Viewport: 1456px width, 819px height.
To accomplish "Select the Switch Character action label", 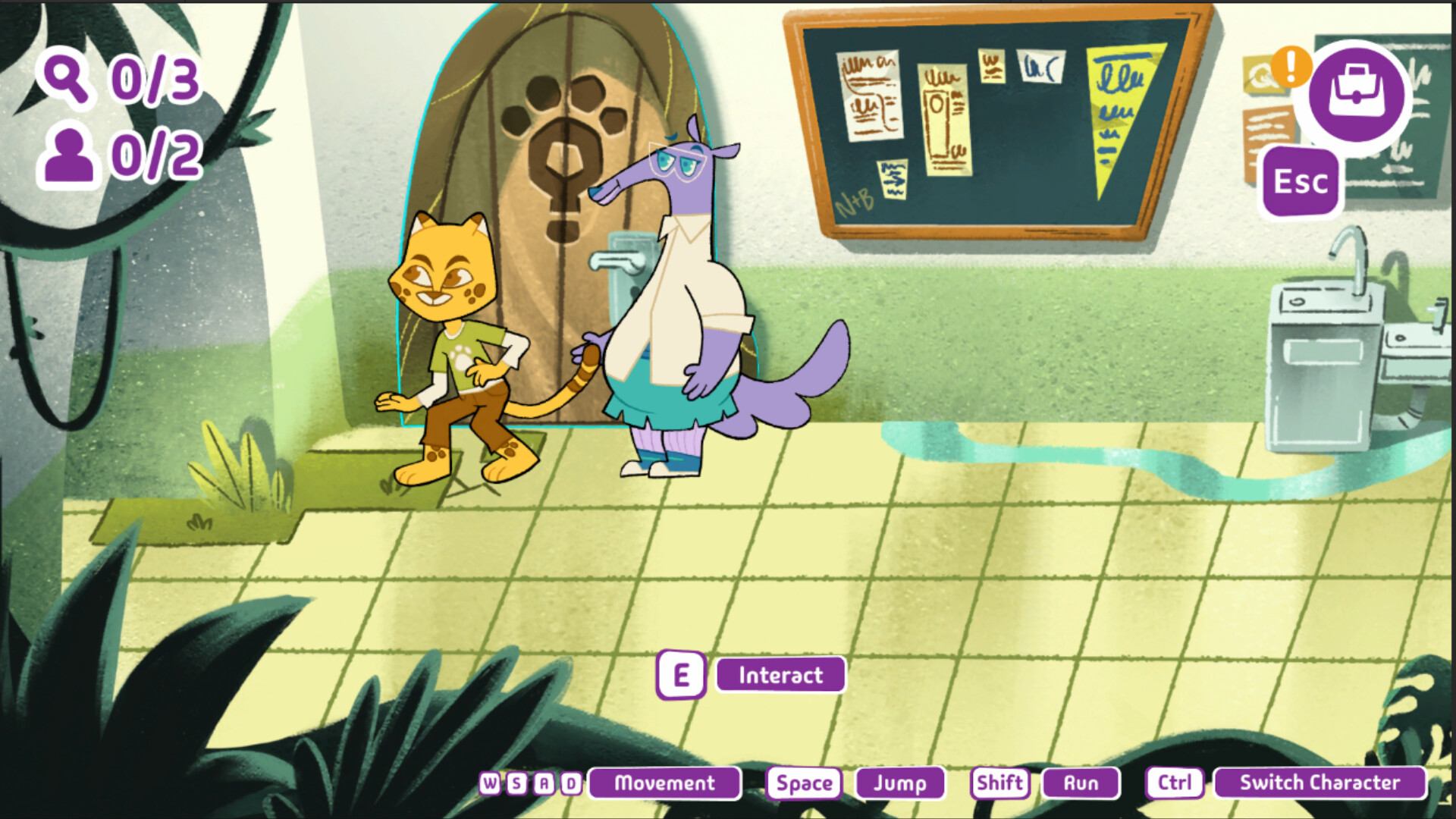I will [x=1320, y=783].
